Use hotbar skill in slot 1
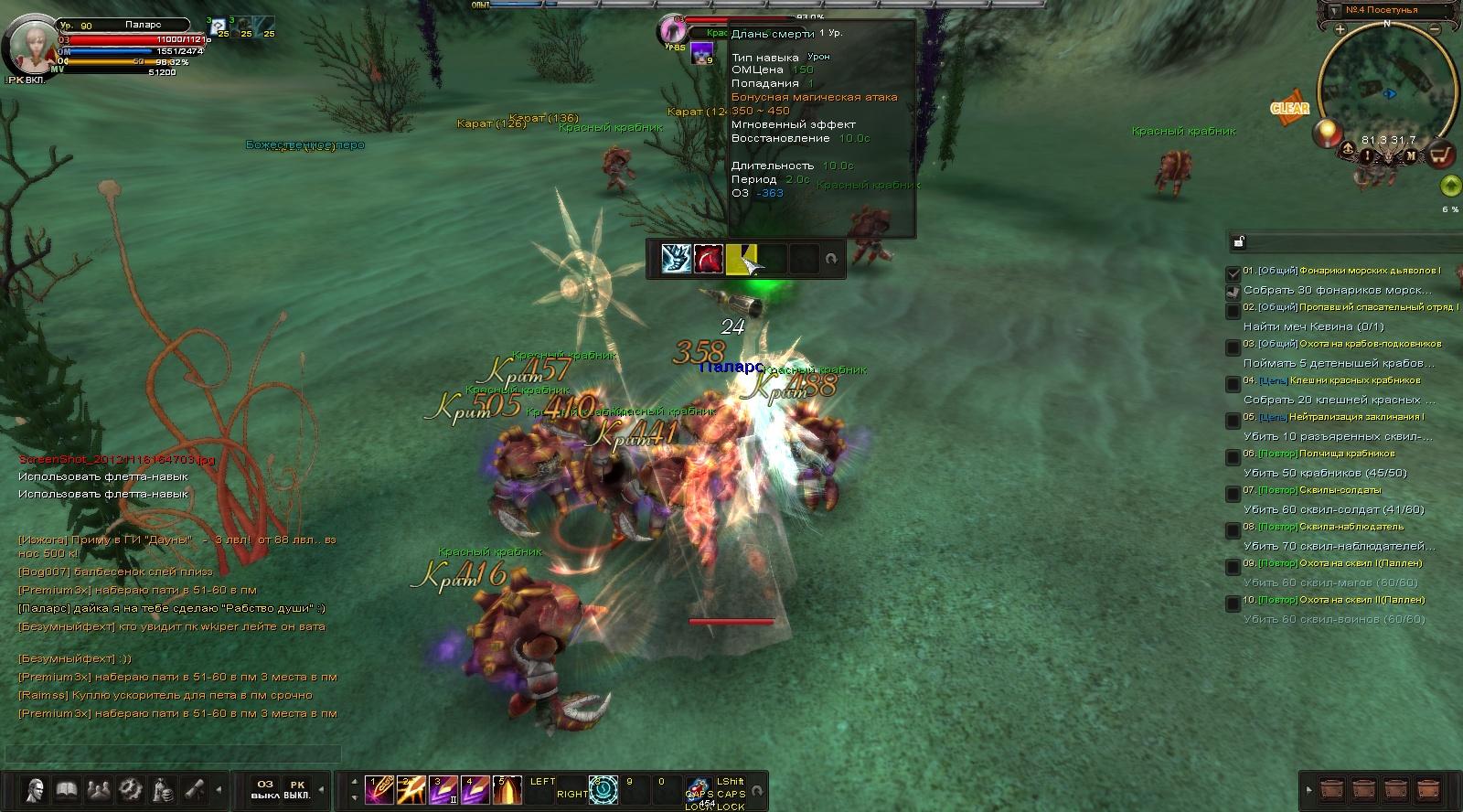 (378, 789)
